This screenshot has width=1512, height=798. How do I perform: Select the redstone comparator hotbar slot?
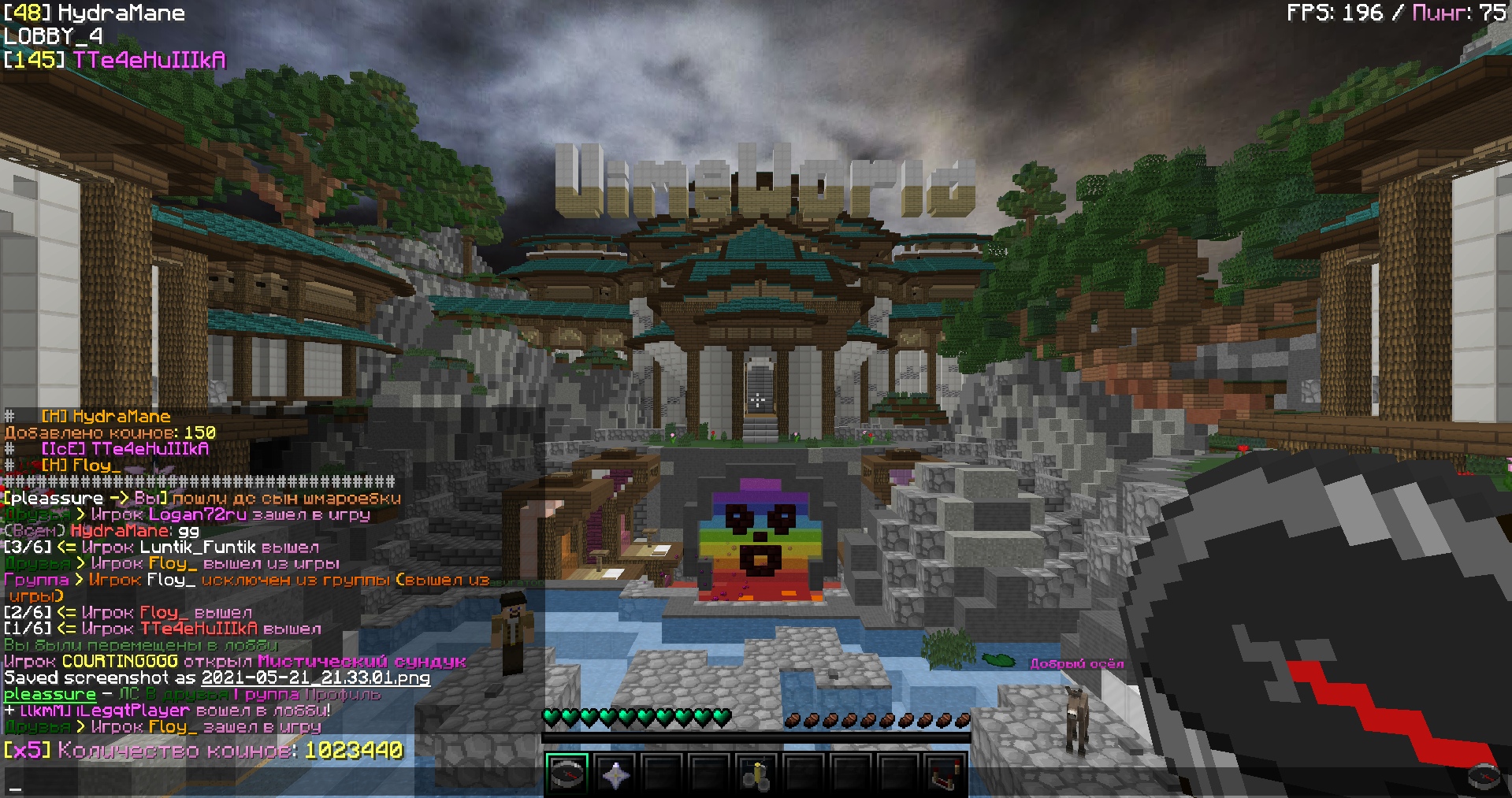click(945, 774)
